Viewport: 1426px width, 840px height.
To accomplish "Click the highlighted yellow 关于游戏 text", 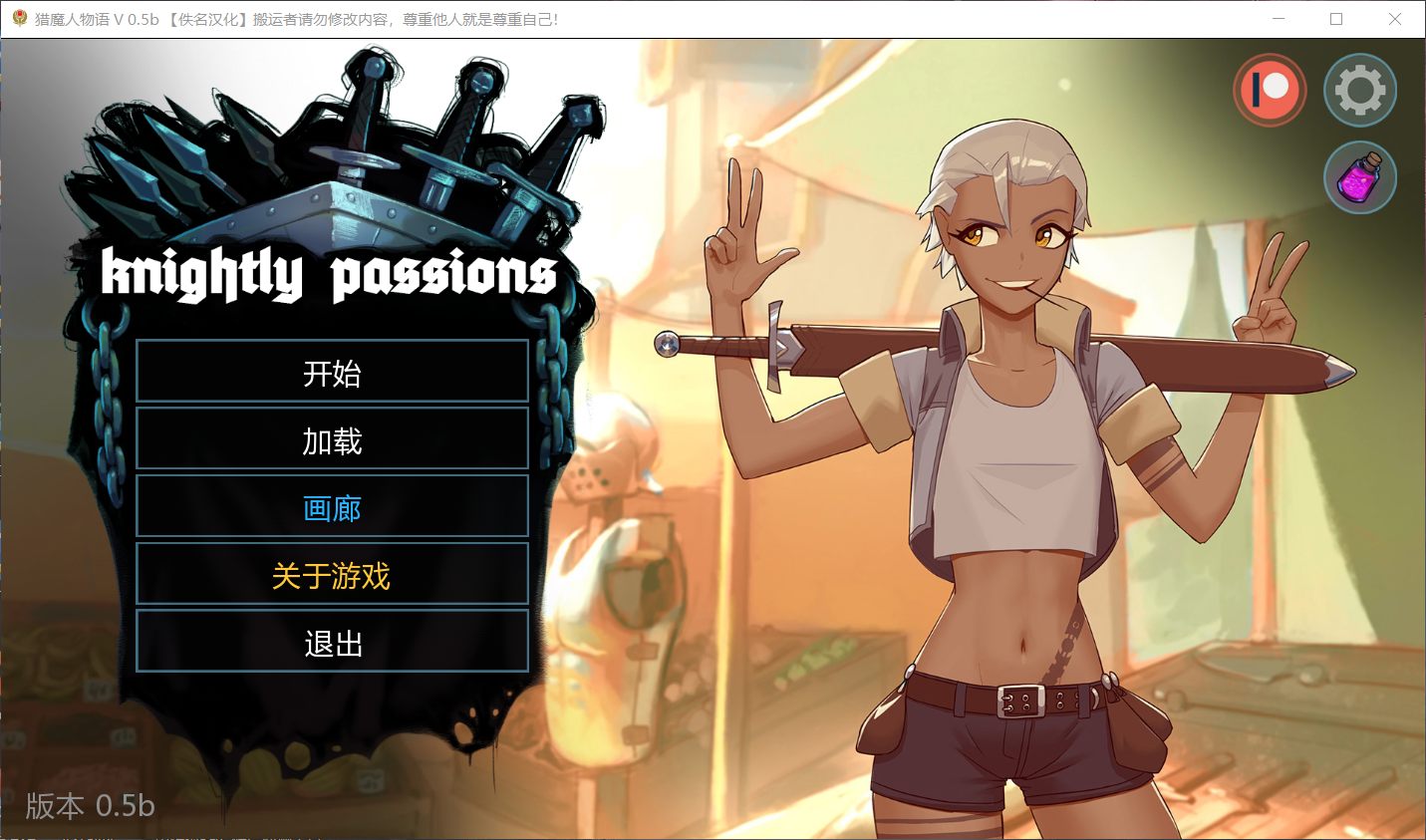I will [x=332, y=576].
